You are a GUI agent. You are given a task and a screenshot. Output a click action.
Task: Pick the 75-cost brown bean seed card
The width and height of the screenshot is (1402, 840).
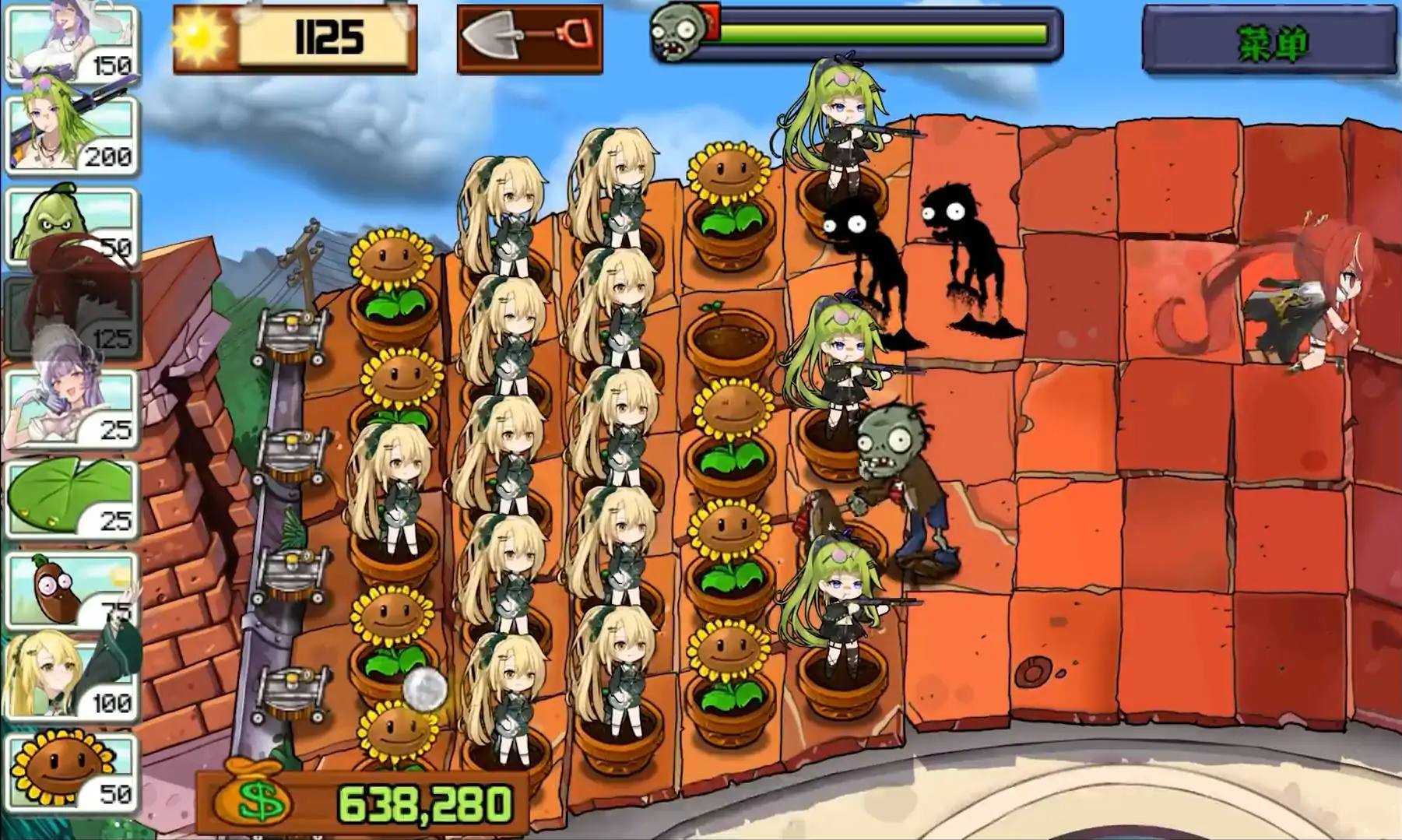72,589
